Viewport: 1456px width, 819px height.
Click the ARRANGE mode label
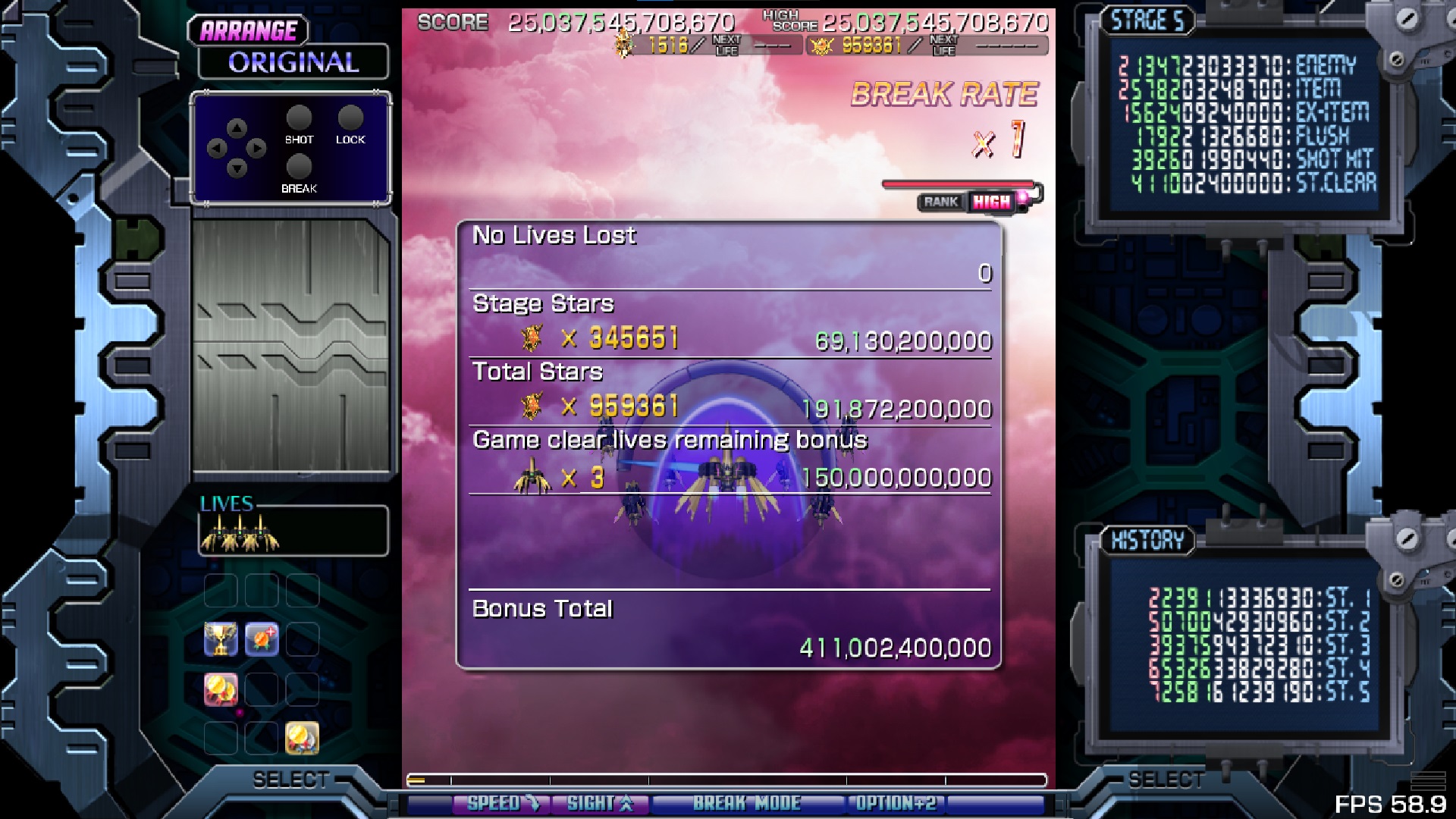(249, 31)
